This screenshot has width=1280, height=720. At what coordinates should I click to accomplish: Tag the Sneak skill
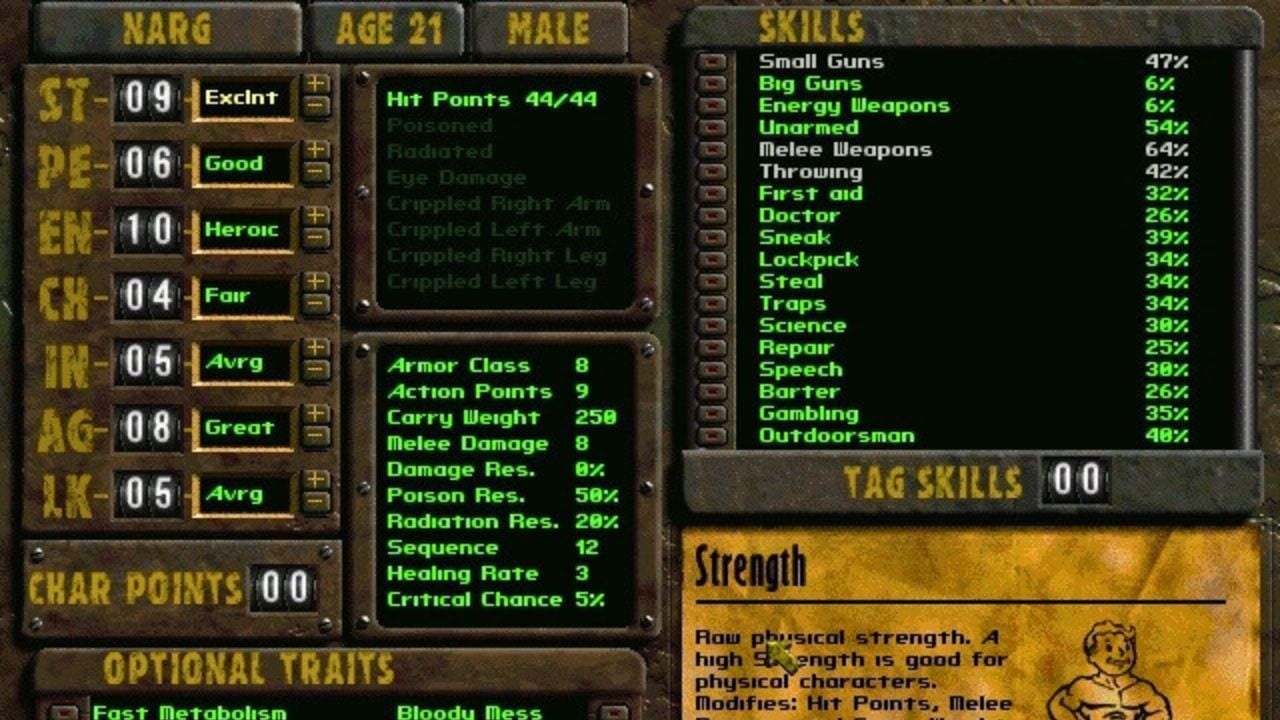711,238
